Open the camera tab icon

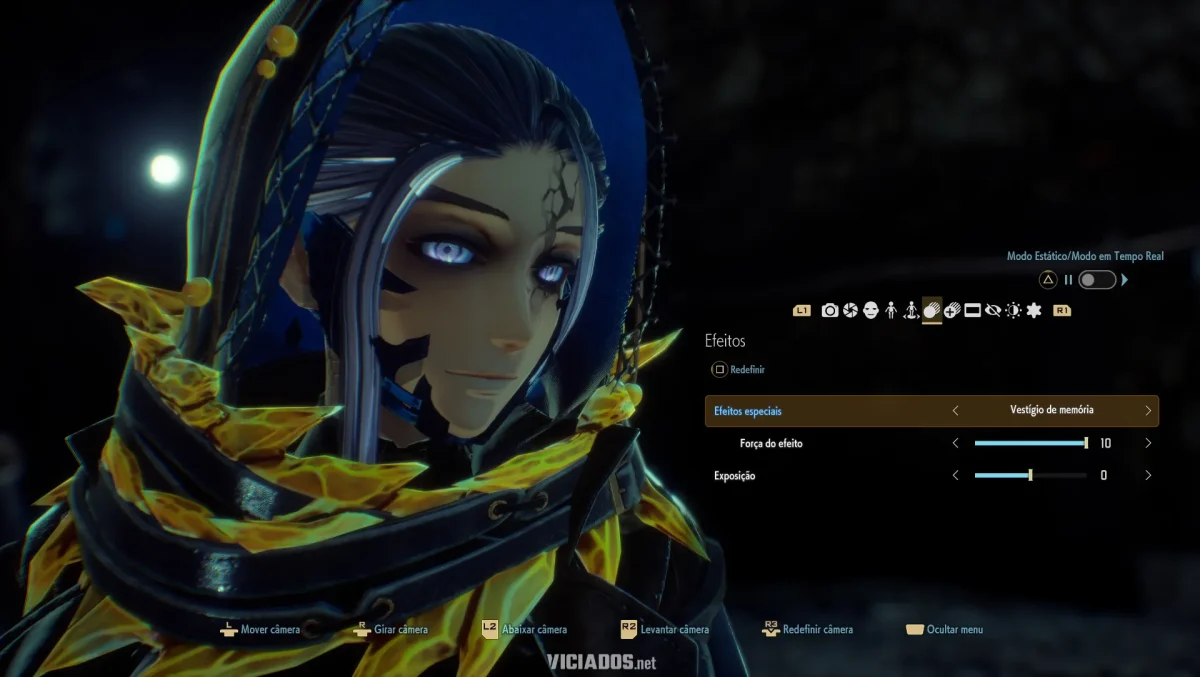tap(829, 311)
